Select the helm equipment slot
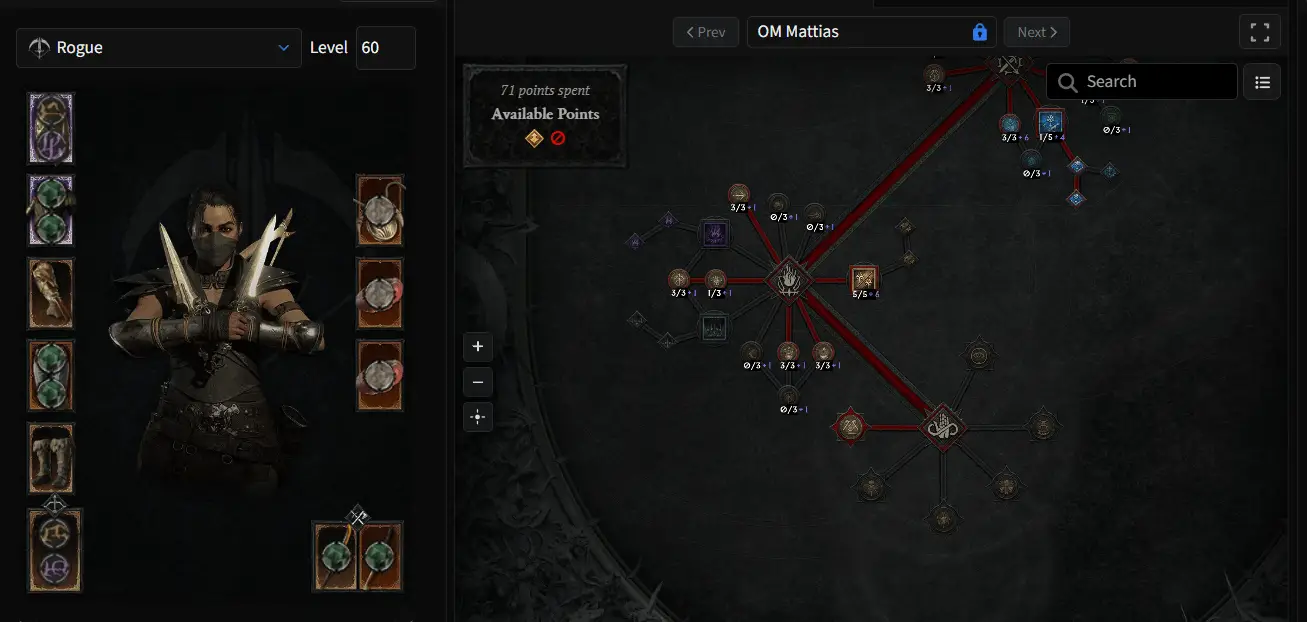 coord(51,129)
